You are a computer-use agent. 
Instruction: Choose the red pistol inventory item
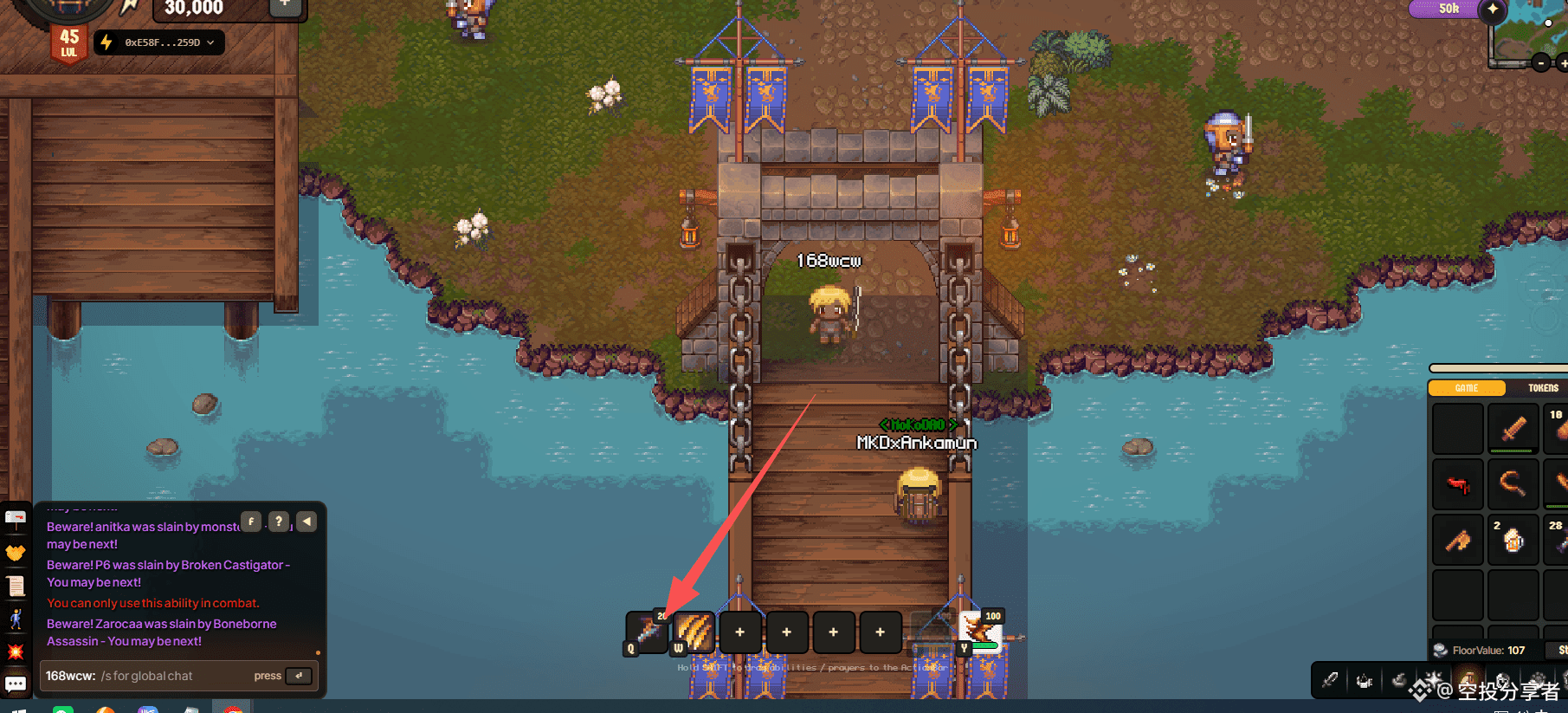tap(1458, 484)
